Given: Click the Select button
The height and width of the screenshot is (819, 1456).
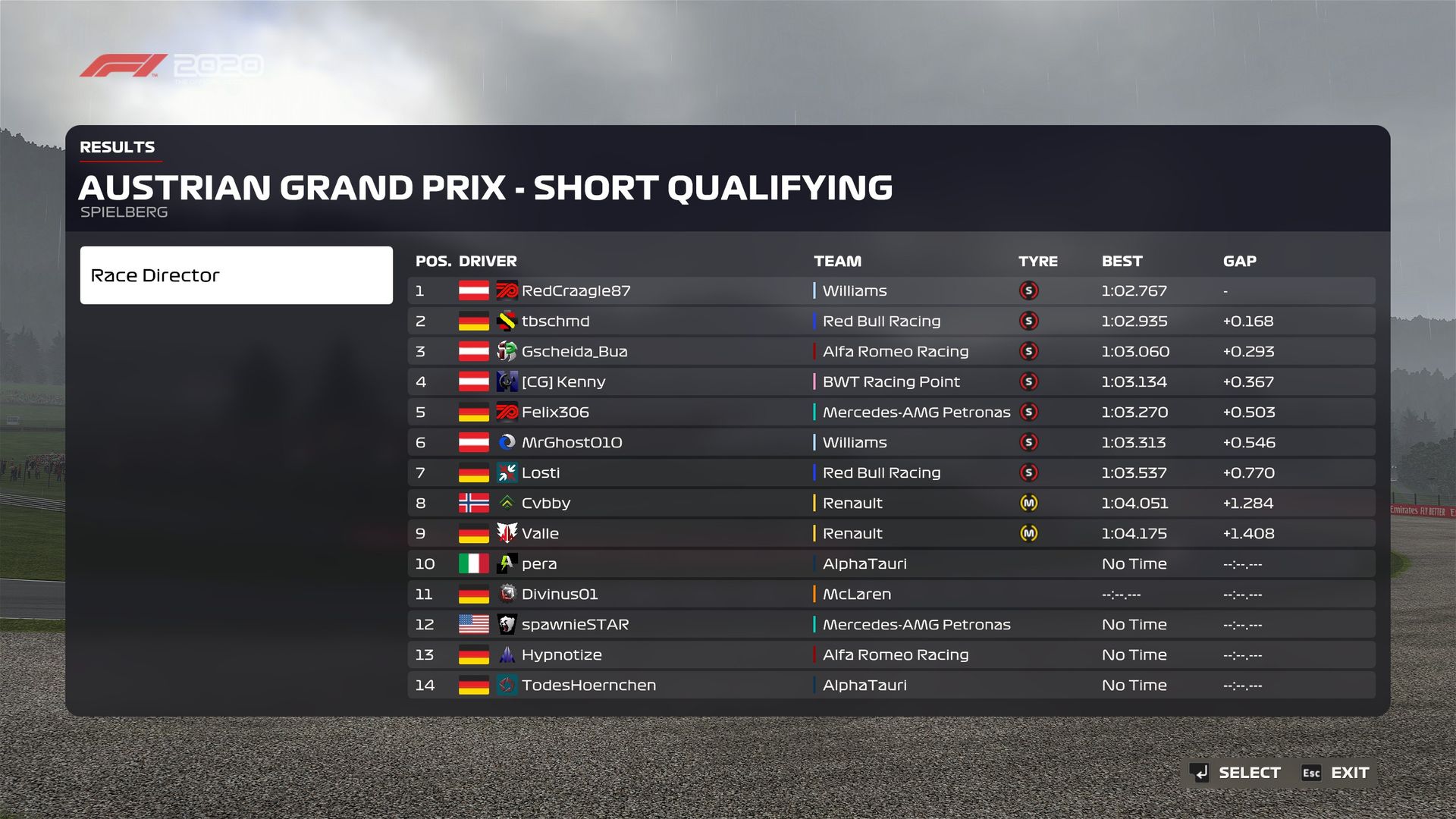Looking at the screenshot, I should point(1236,773).
